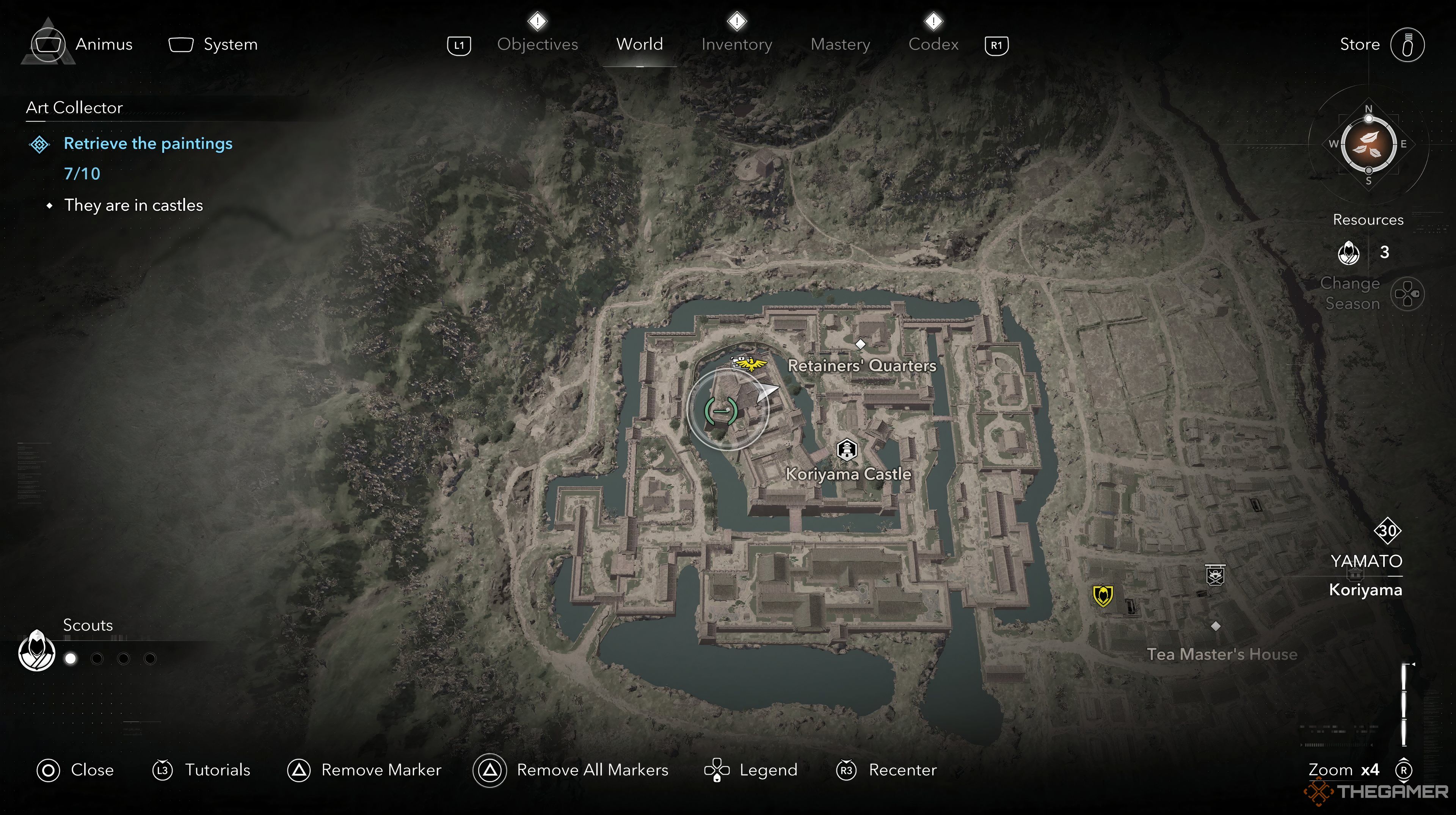Open the Inventory tab
Image resolution: width=1456 pixels, height=815 pixels.
(736, 44)
